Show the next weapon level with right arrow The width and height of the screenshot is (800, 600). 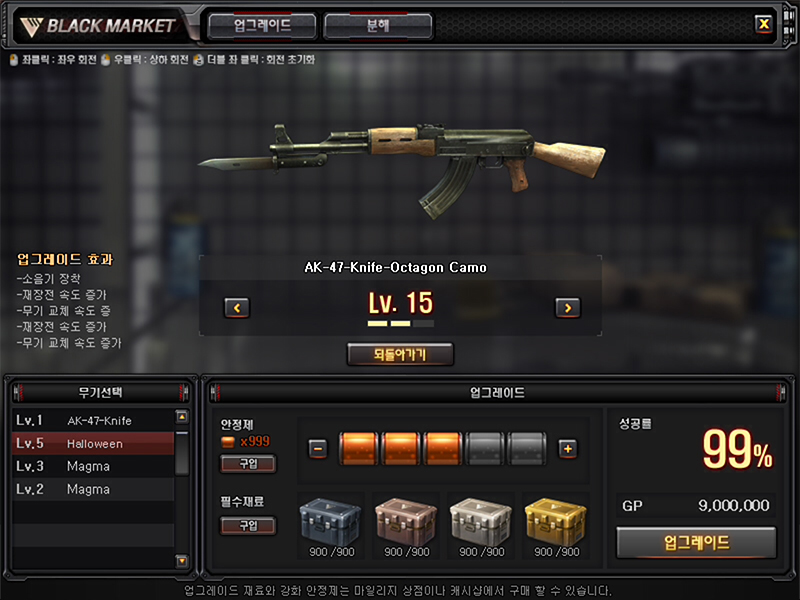567,308
